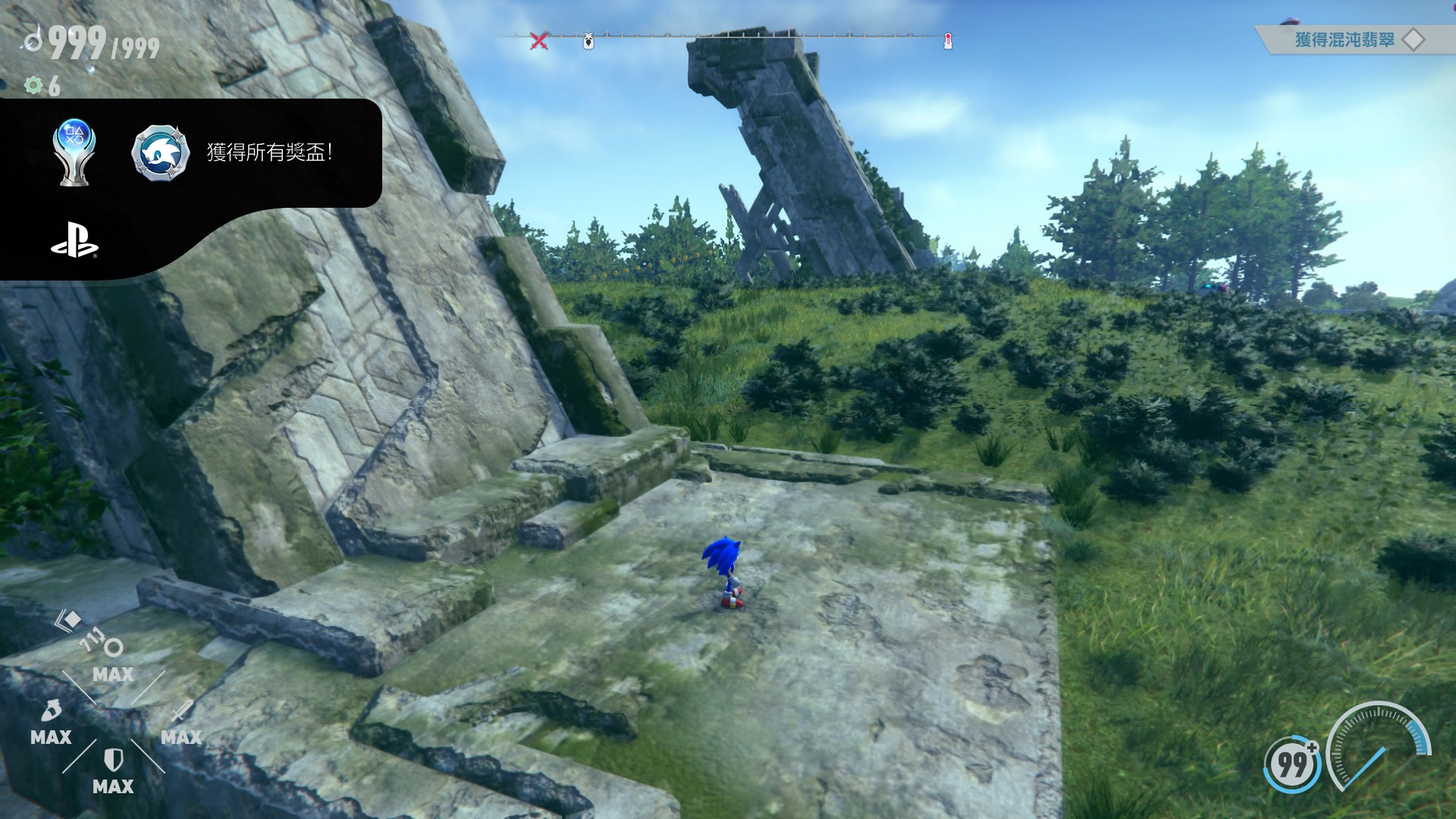Select the red X compass marker
The image size is (1456, 819).
tap(538, 40)
